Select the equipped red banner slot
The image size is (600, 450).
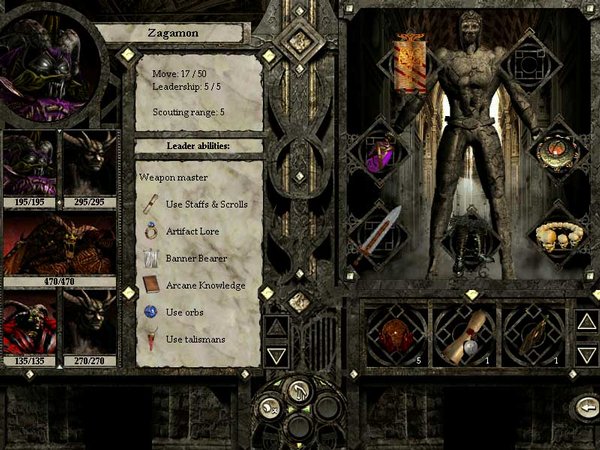click(410, 63)
